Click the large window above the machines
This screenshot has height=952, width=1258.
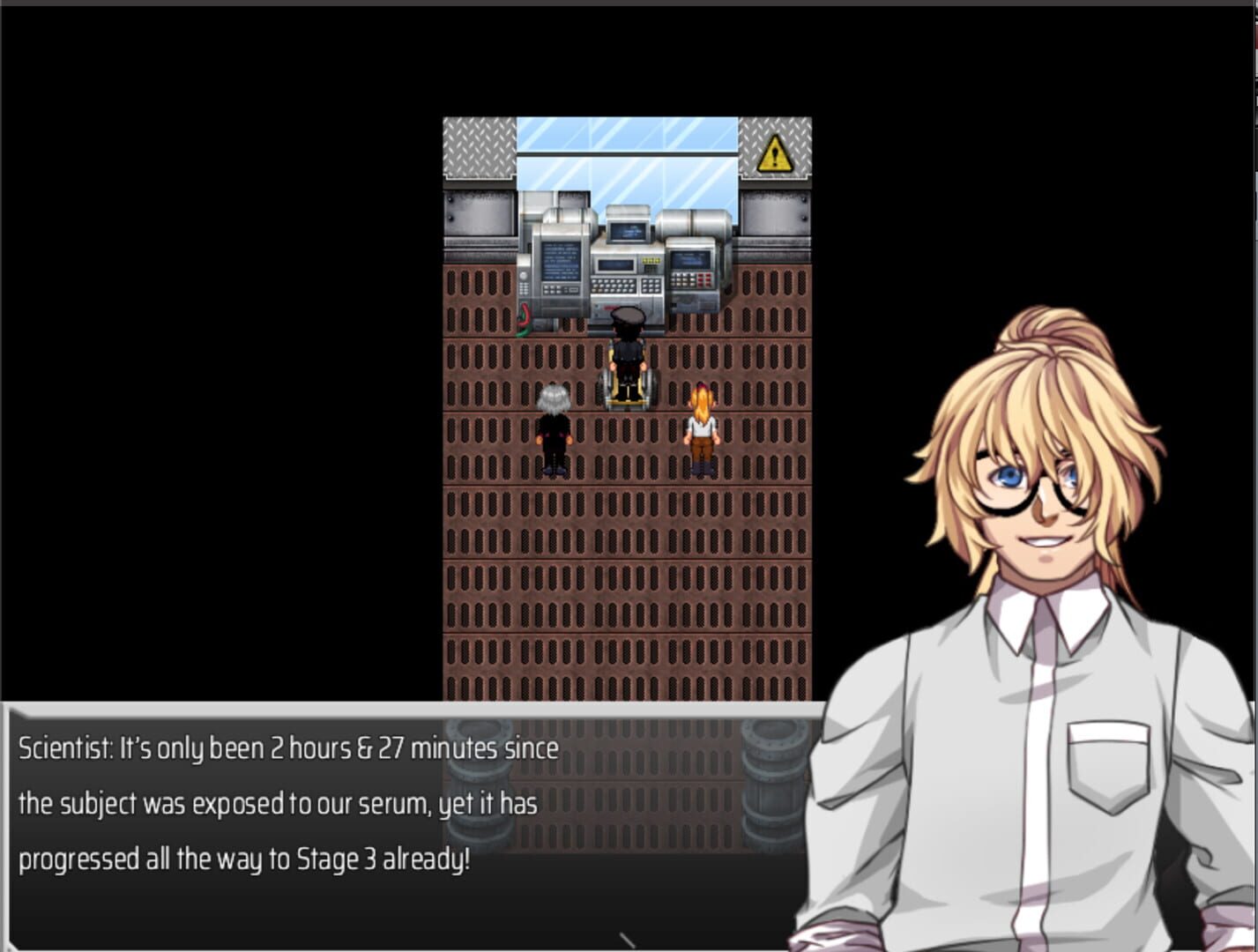click(x=626, y=154)
